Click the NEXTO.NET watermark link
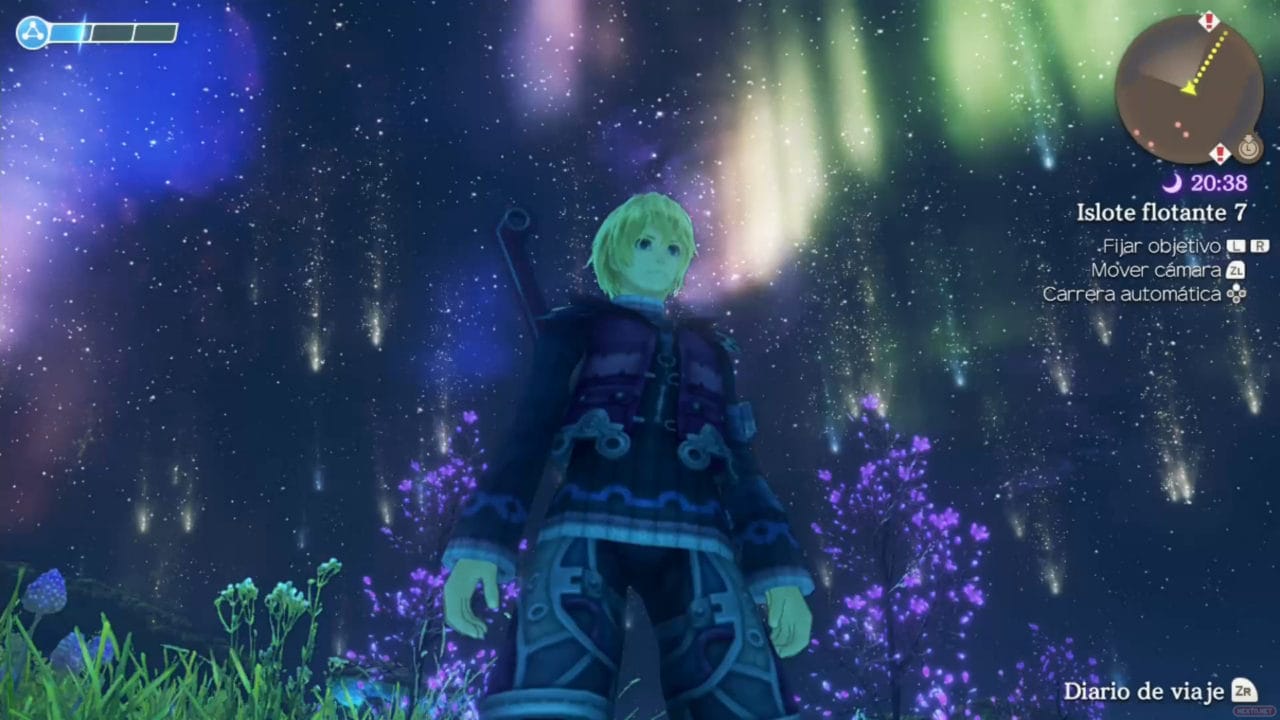This screenshot has height=720, width=1280. click(1255, 710)
